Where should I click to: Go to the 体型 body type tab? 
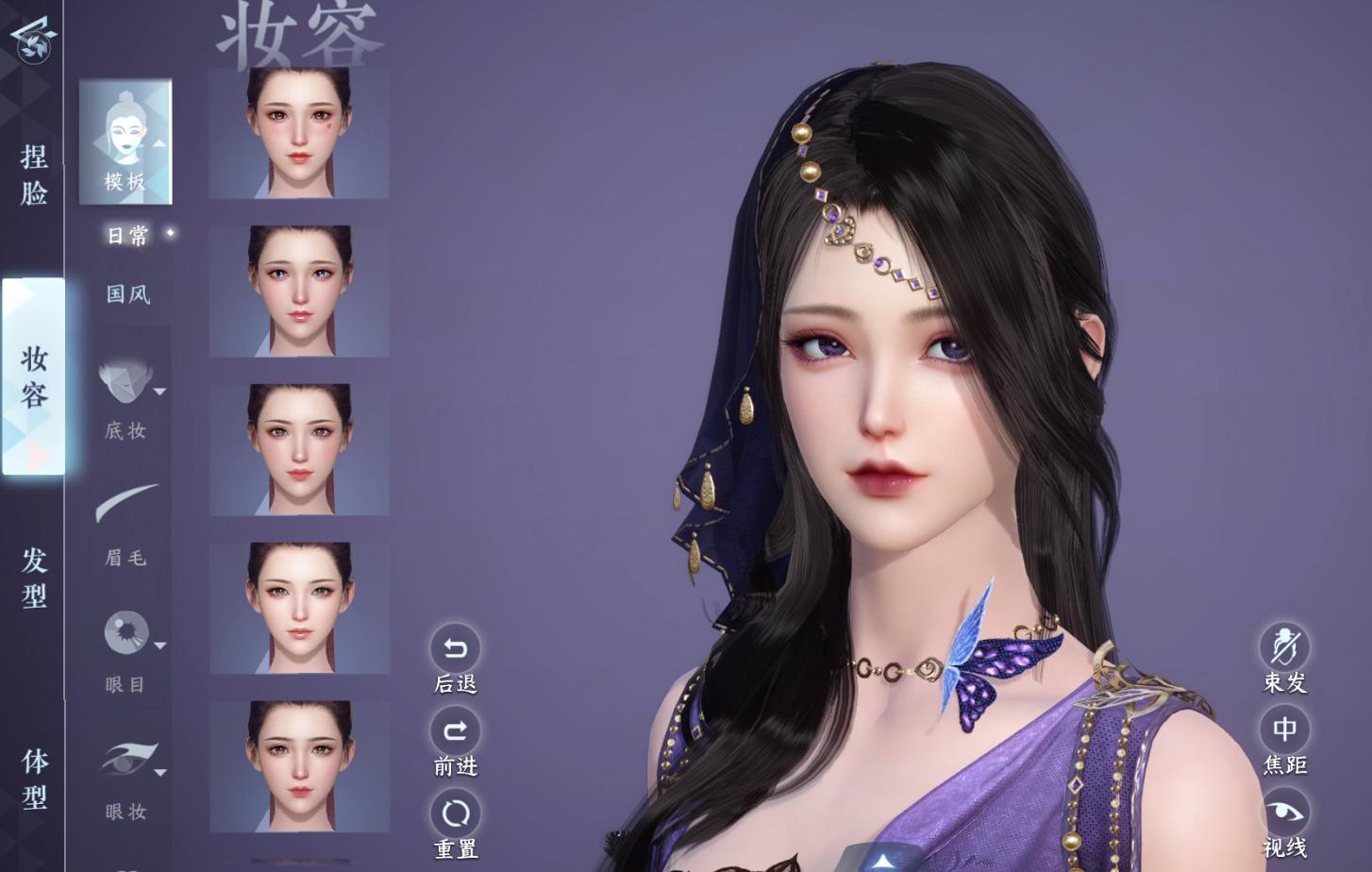click(x=34, y=779)
